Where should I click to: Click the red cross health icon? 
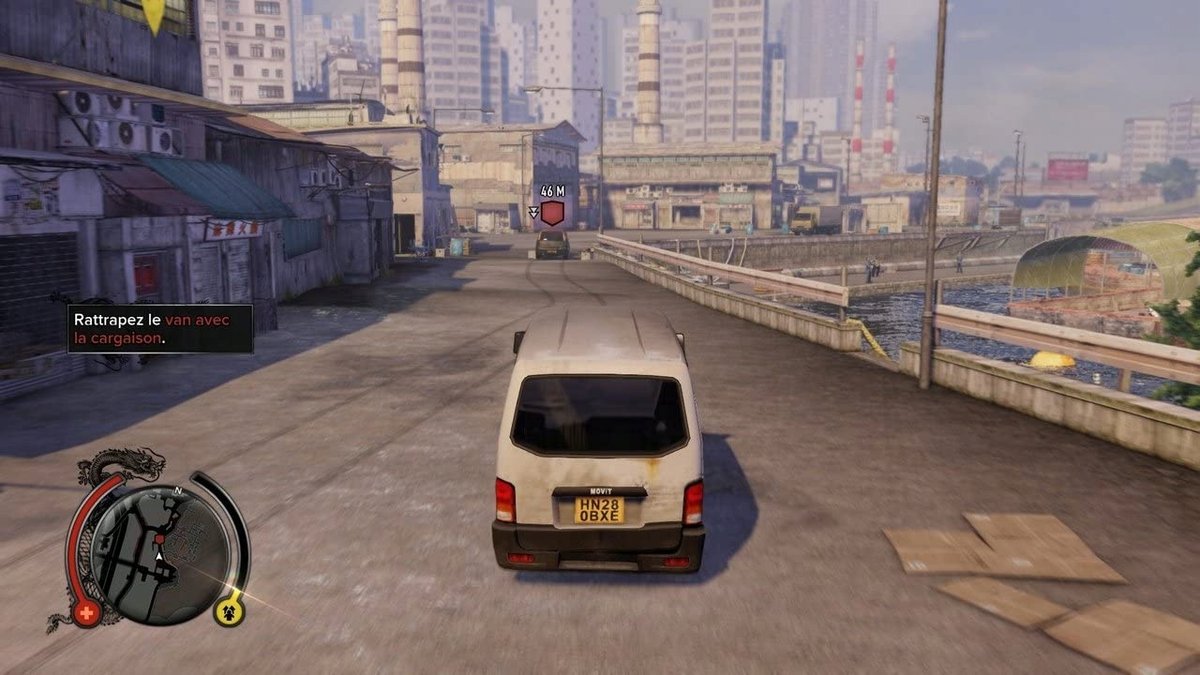click(x=86, y=612)
